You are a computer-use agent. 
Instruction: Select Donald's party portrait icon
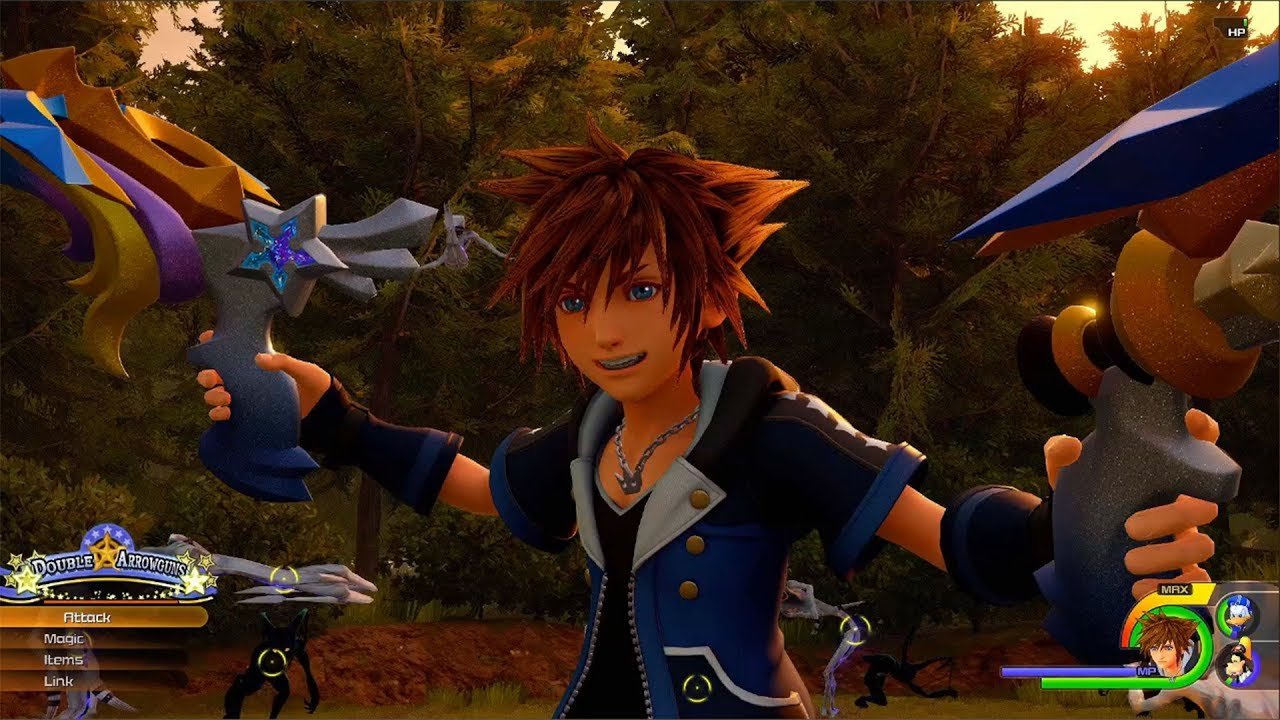click(x=1238, y=615)
